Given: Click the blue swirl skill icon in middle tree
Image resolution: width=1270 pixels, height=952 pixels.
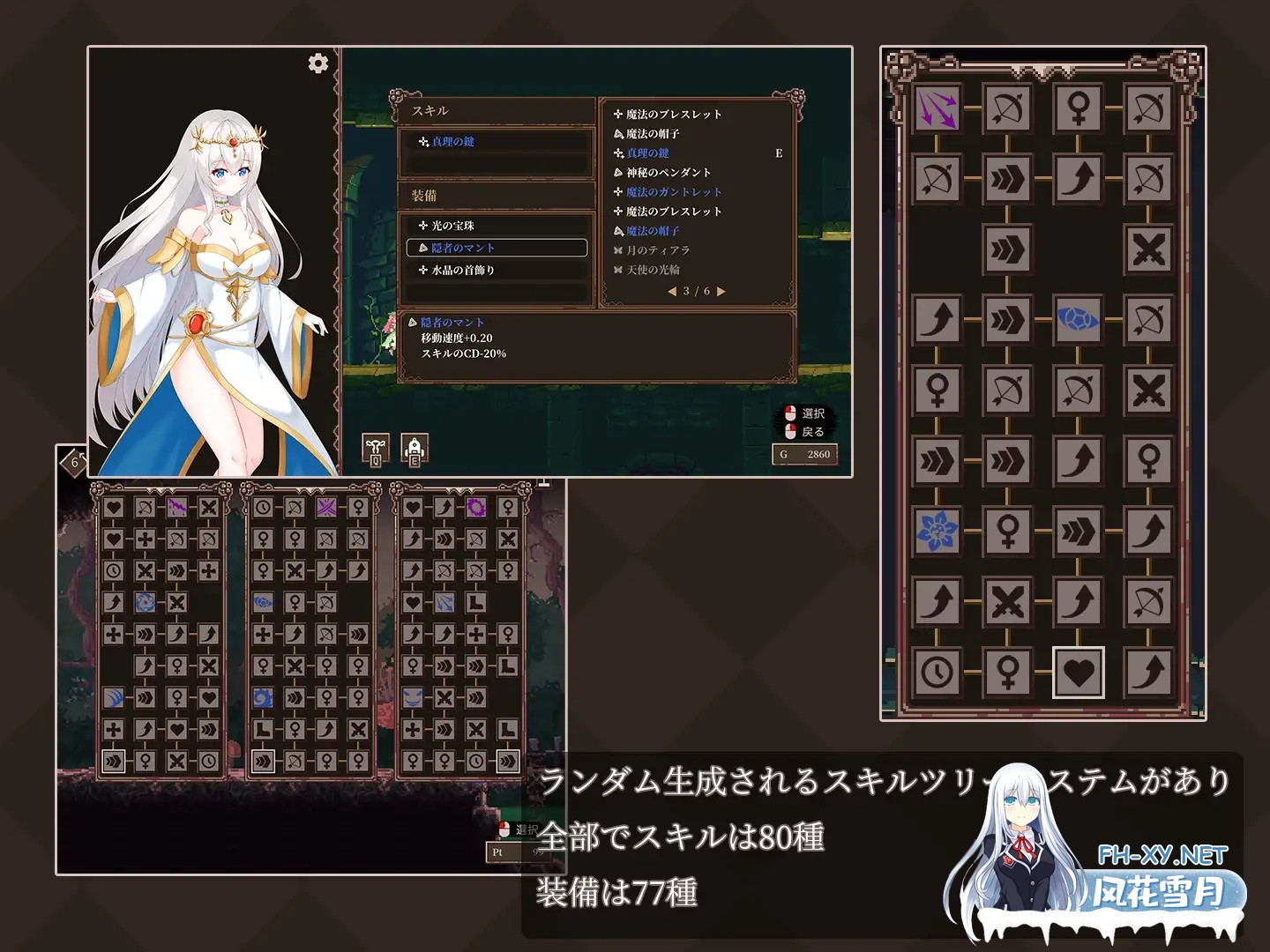Looking at the screenshot, I should click(262, 697).
